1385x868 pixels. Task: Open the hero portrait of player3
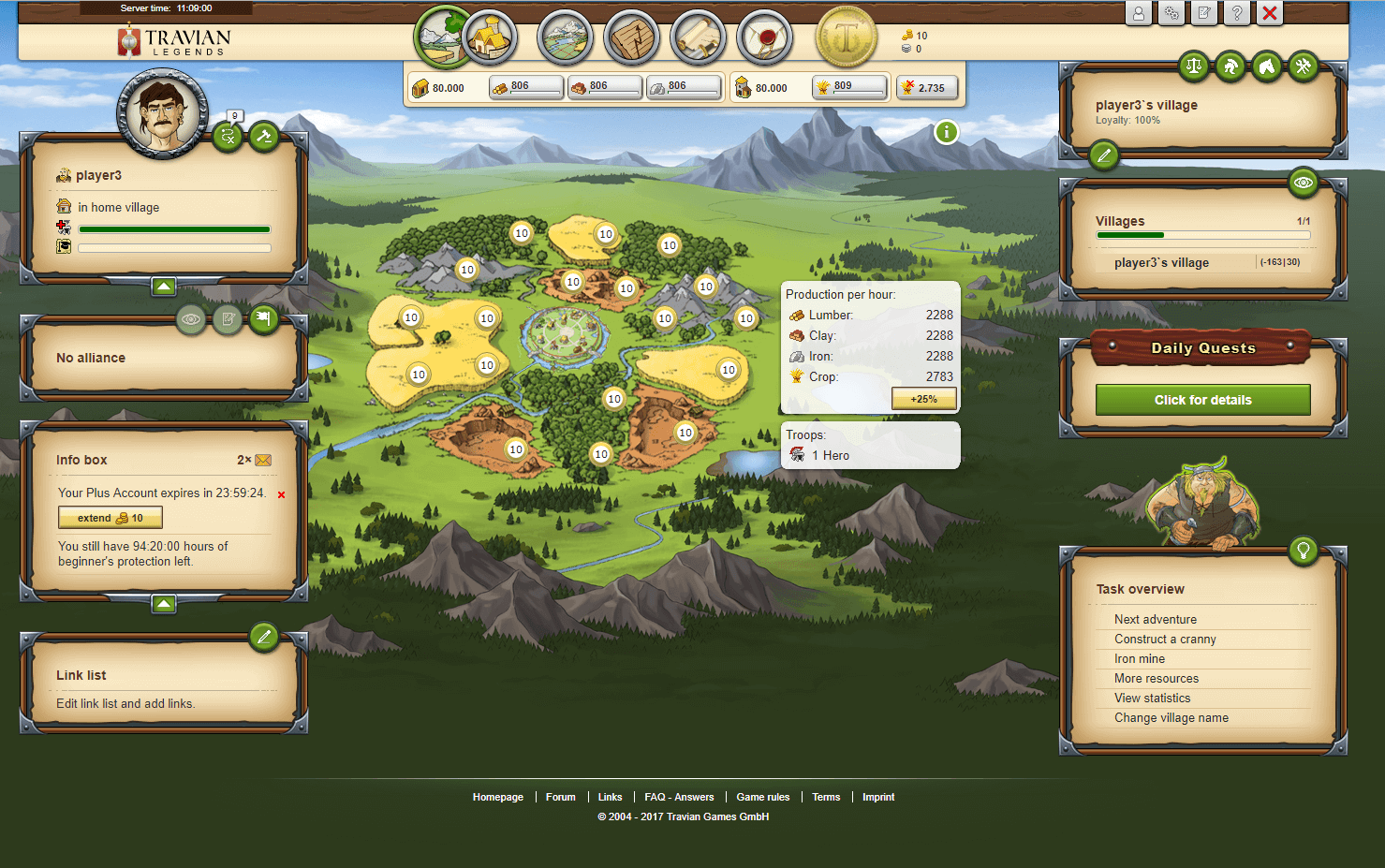click(x=163, y=112)
